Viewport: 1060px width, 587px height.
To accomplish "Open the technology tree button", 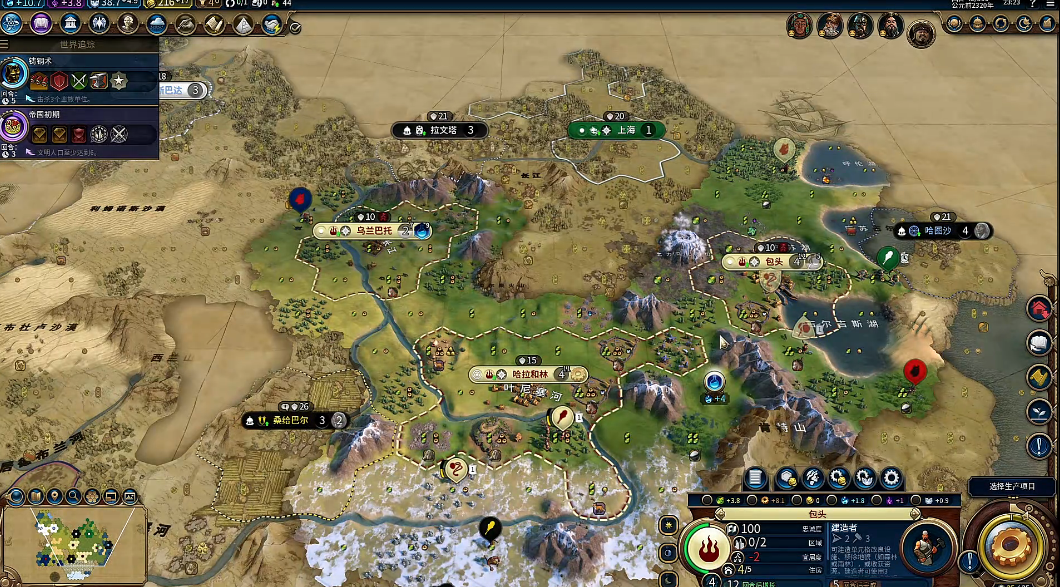I will tap(12, 24).
